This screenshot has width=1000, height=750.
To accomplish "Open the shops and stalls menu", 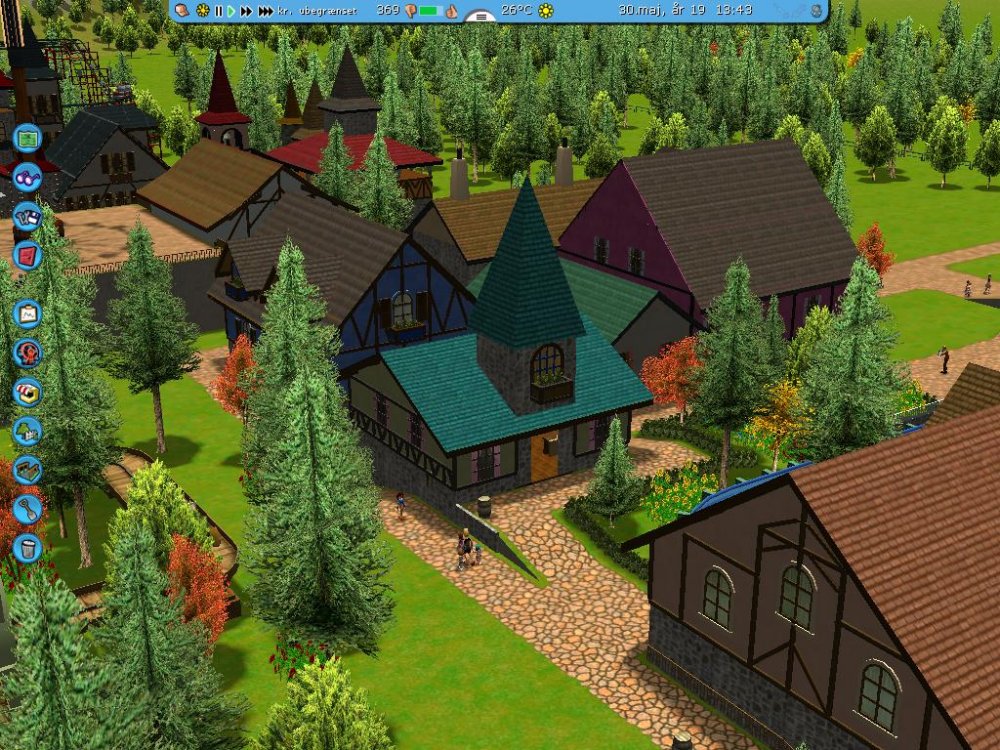I will [x=27, y=391].
